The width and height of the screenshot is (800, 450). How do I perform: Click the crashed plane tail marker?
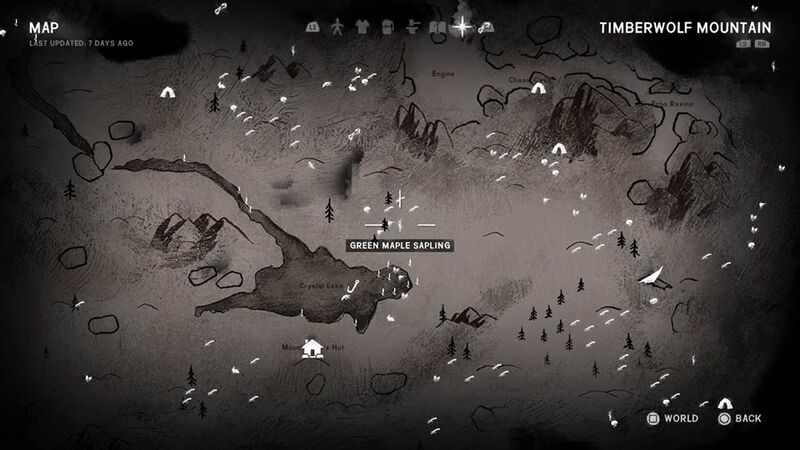[651, 277]
